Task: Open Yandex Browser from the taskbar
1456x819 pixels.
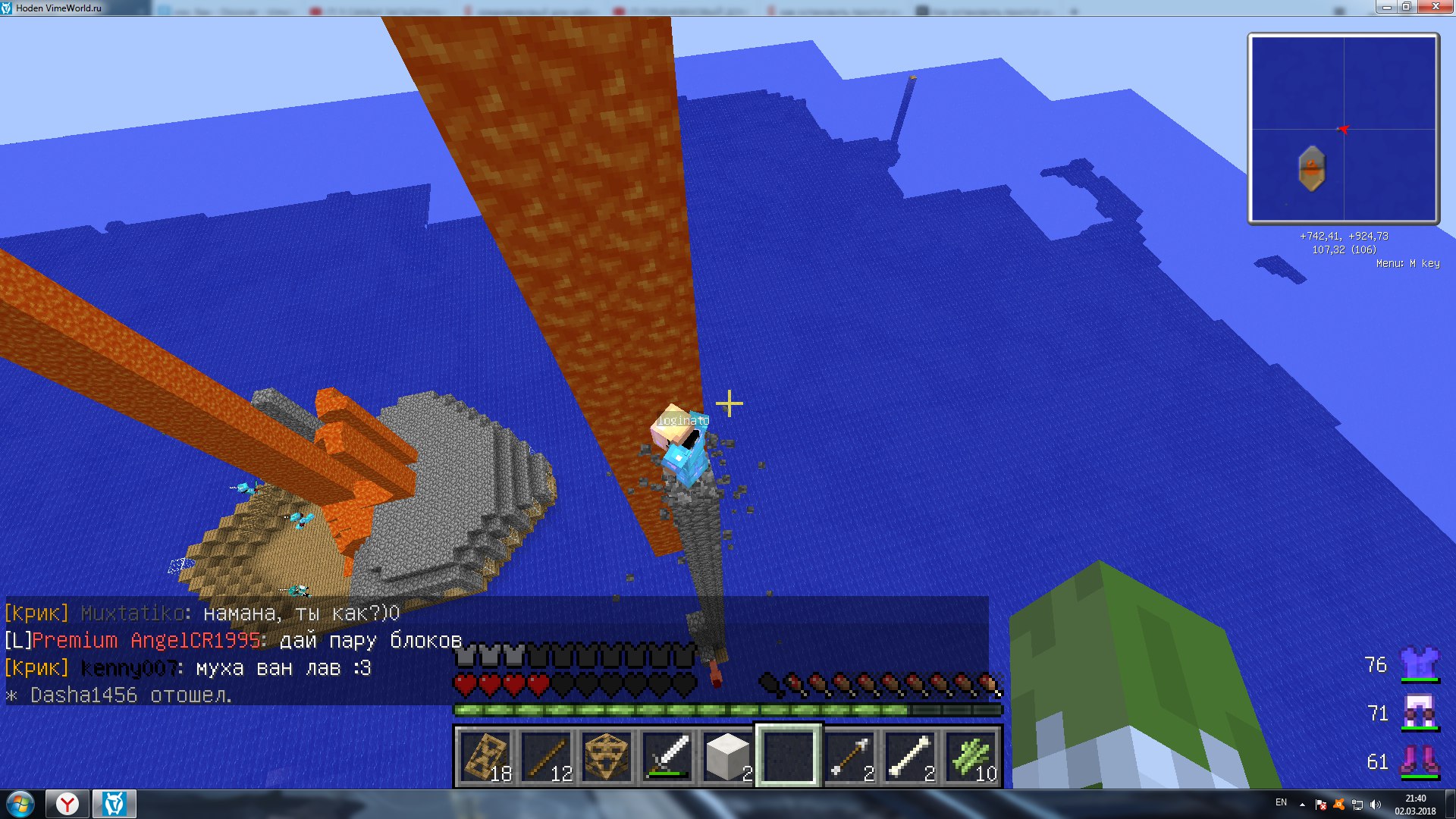Action: [x=67, y=804]
